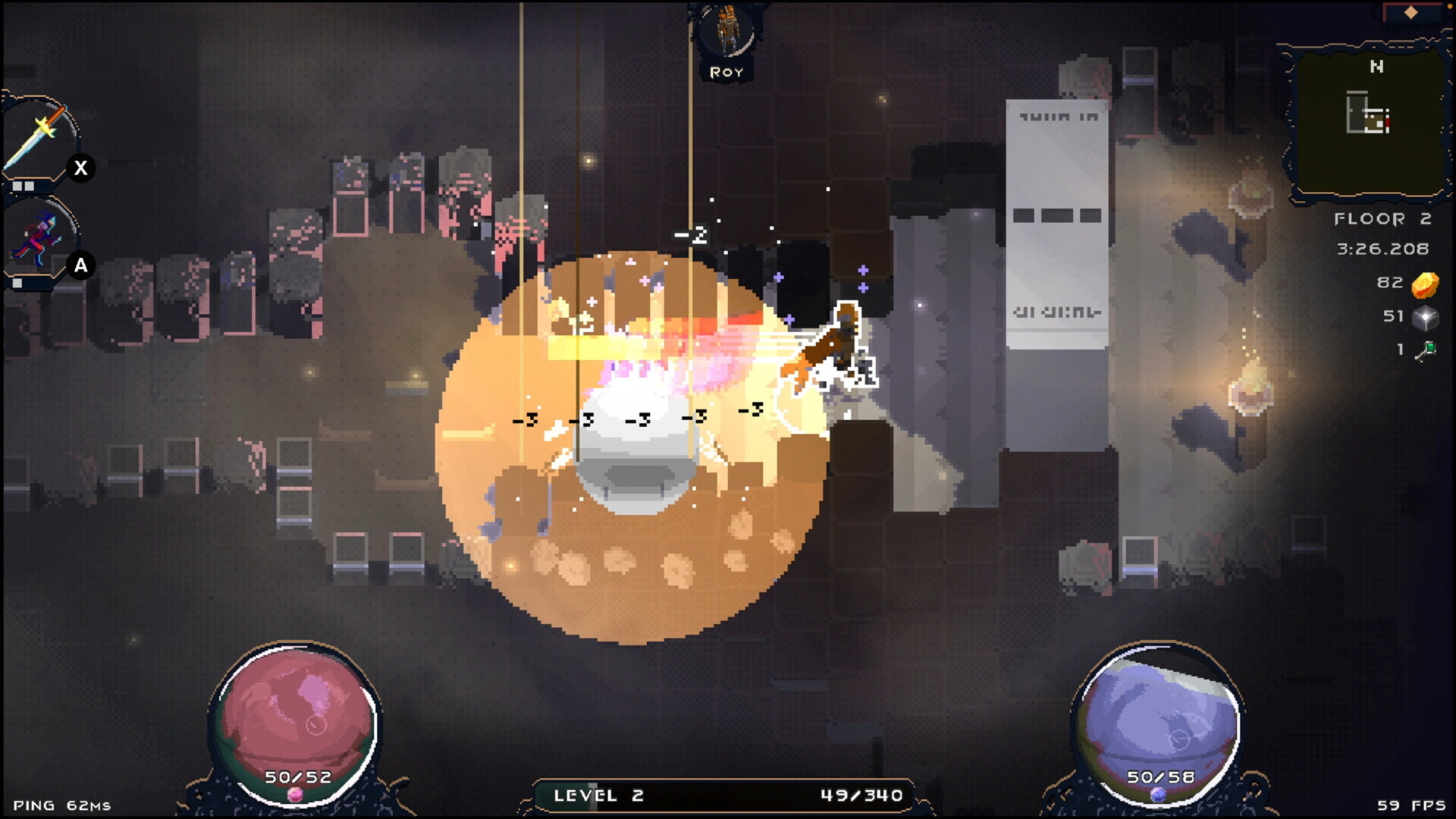1456x819 pixels.
Task: Activate the dash ability icon
Action: coord(38,239)
